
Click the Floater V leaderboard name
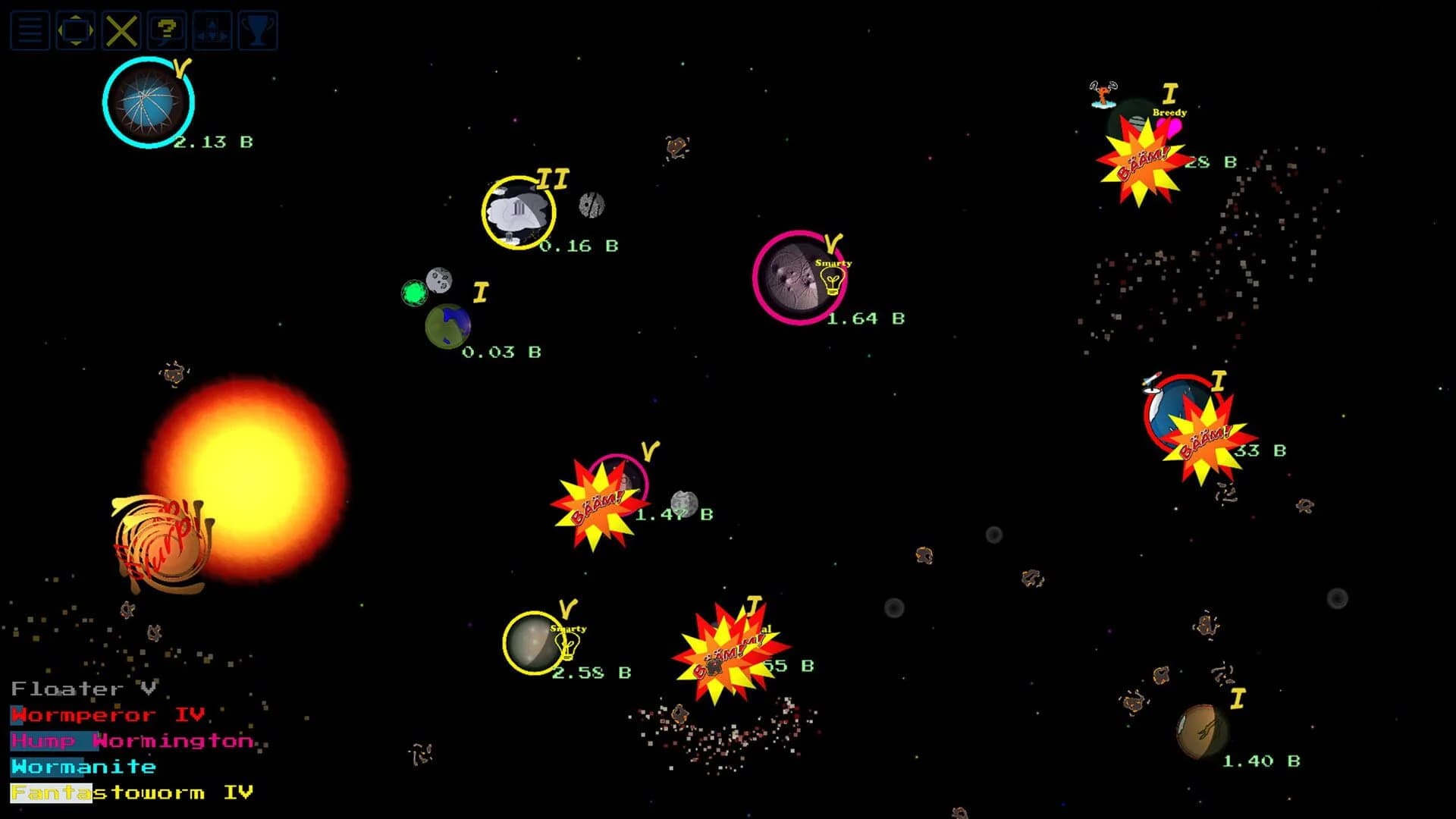(x=85, y=689)
